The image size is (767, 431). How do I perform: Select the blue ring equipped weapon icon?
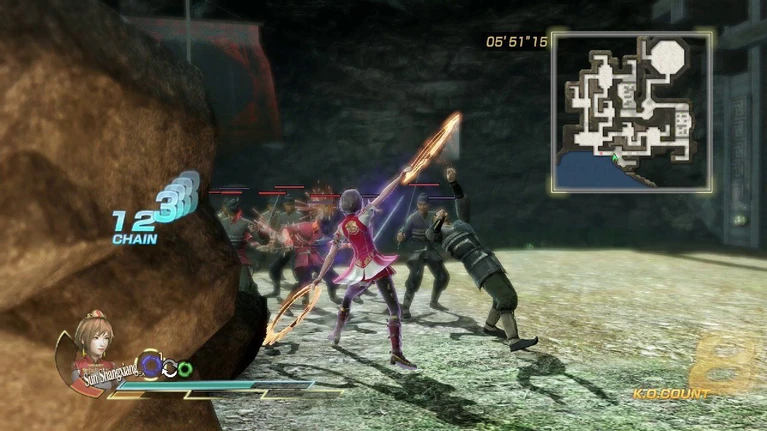(x=150, y=366)
